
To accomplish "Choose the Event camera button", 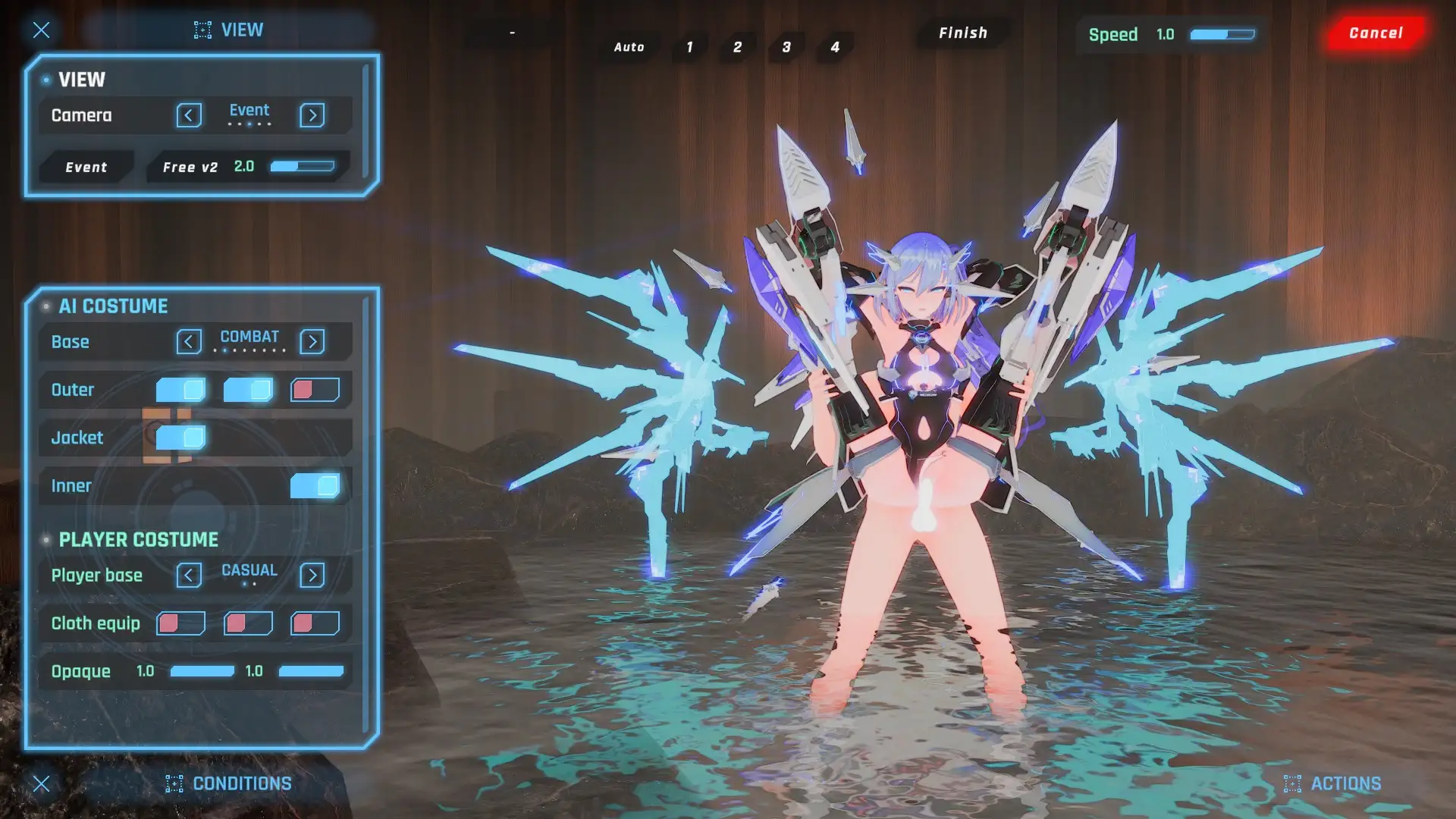I will click(86, 168).
